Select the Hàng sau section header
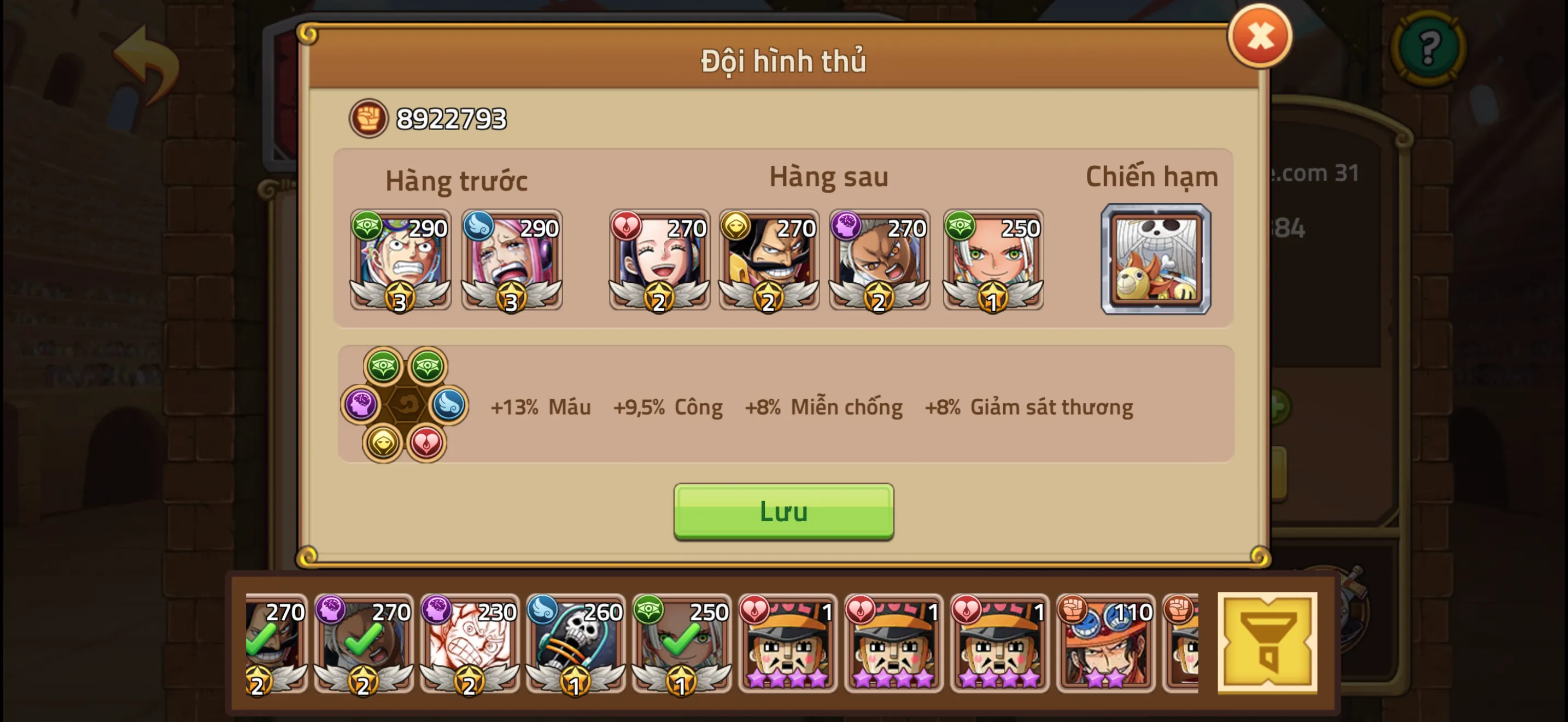This screenshot has width=1568, height=722. 828,177
